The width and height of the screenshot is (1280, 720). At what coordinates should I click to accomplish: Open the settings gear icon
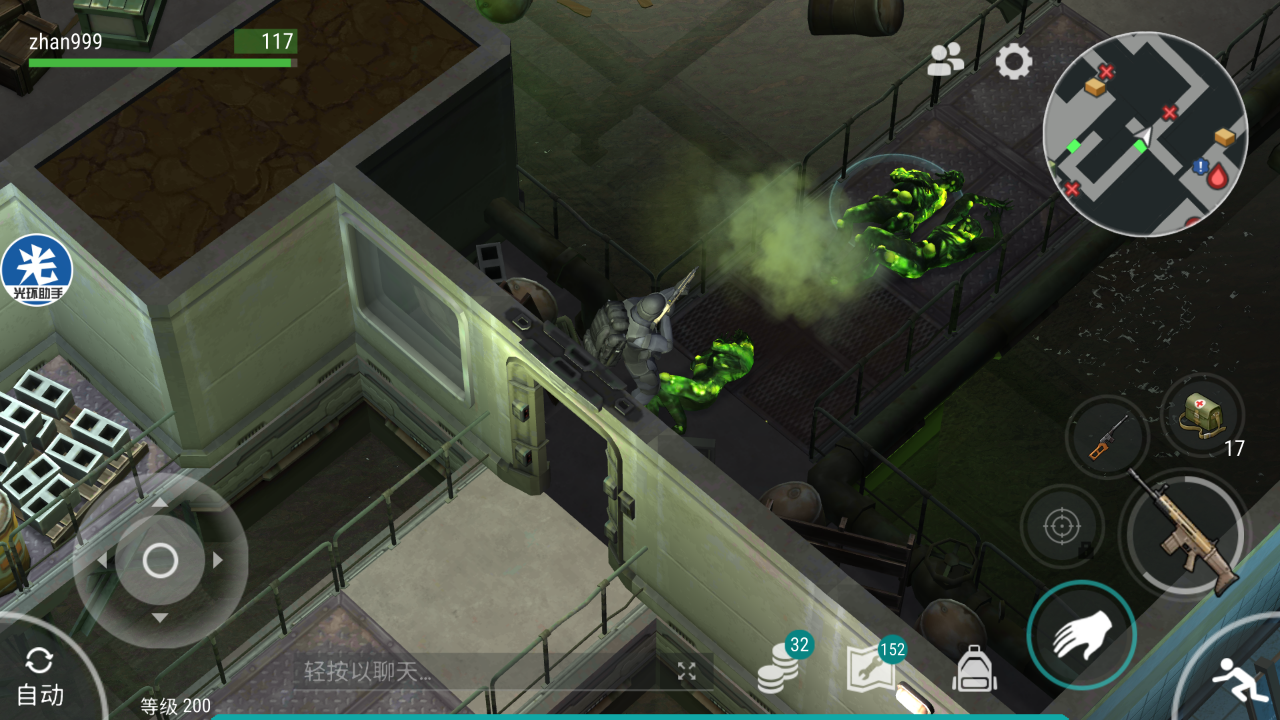(1013, 62)
